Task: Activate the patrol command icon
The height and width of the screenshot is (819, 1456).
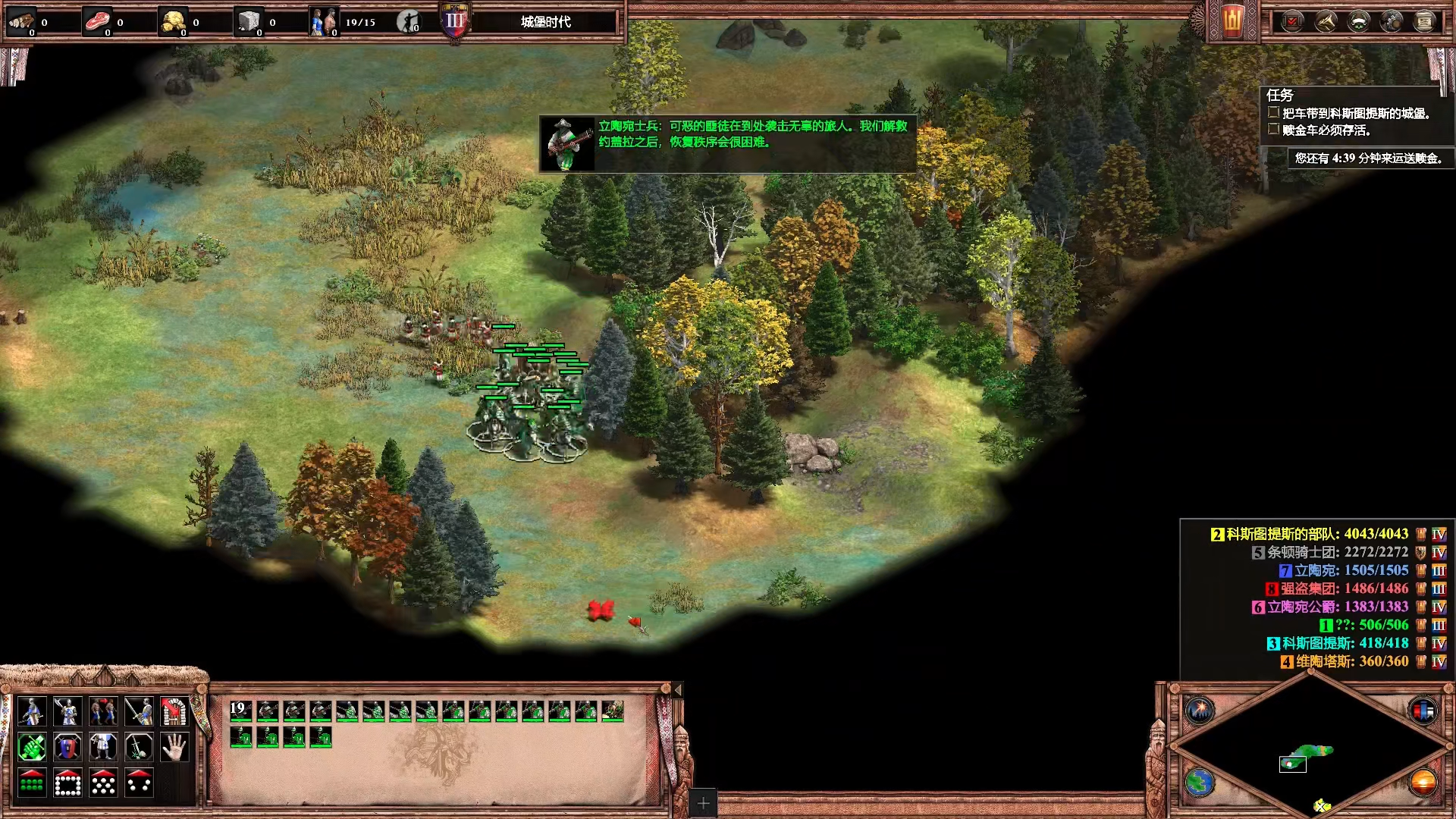Action: click(x=103, y=711)
